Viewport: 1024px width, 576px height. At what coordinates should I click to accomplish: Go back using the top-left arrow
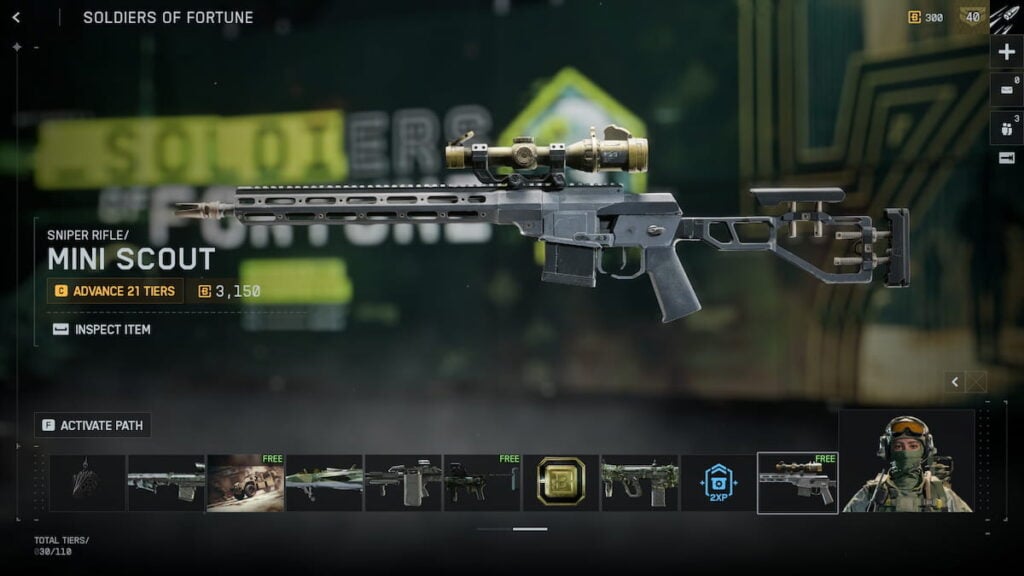pos(16,17)
